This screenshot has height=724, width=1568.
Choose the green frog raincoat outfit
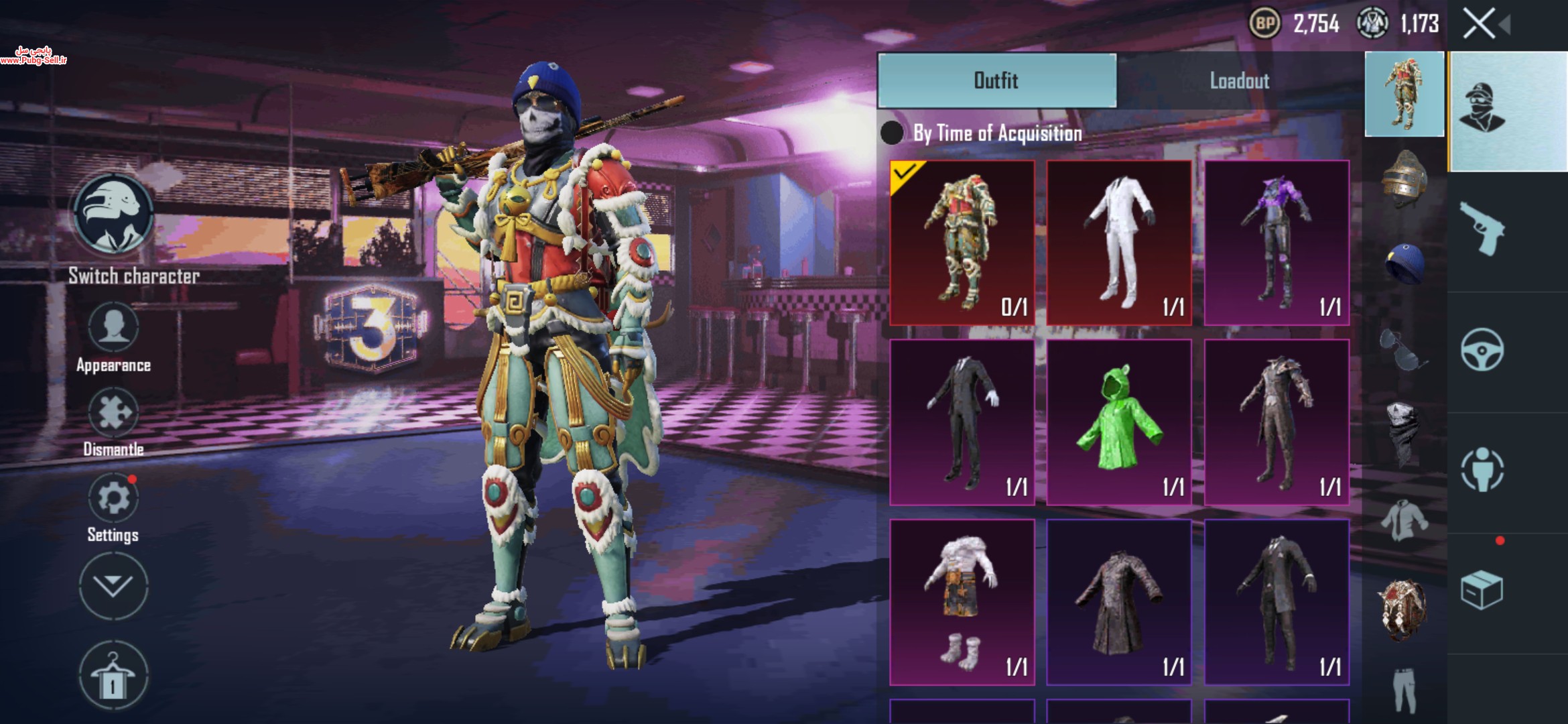(1118, 422)
